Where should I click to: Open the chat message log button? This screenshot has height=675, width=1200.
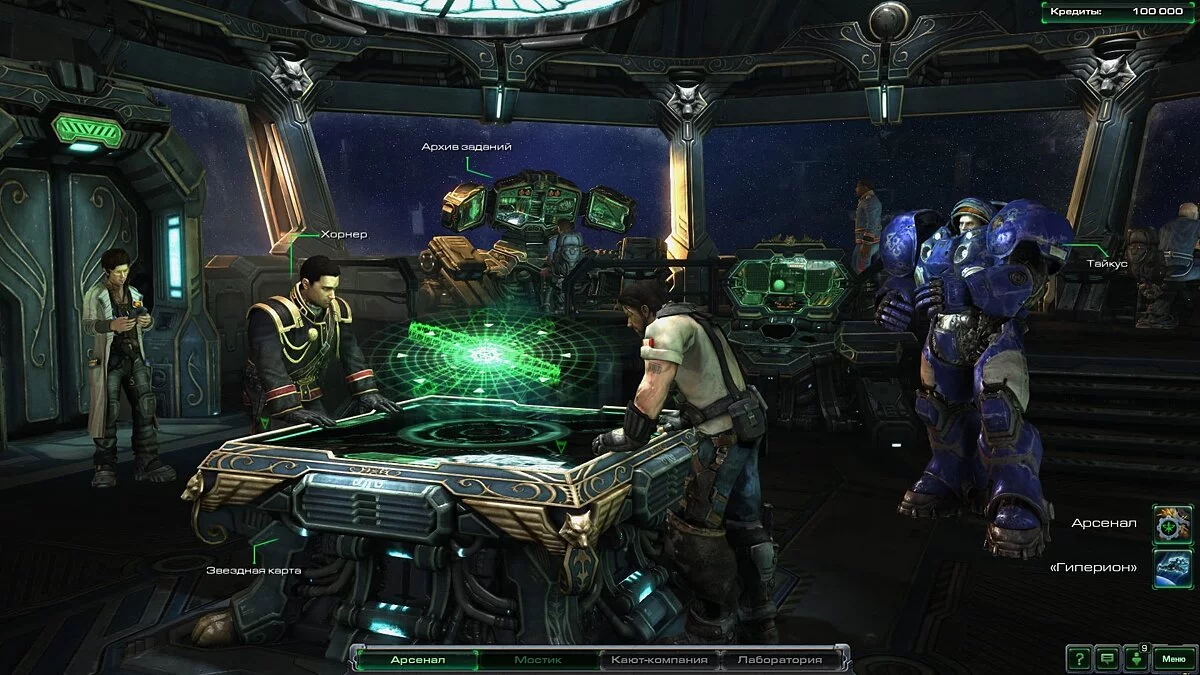[1106, 658]
